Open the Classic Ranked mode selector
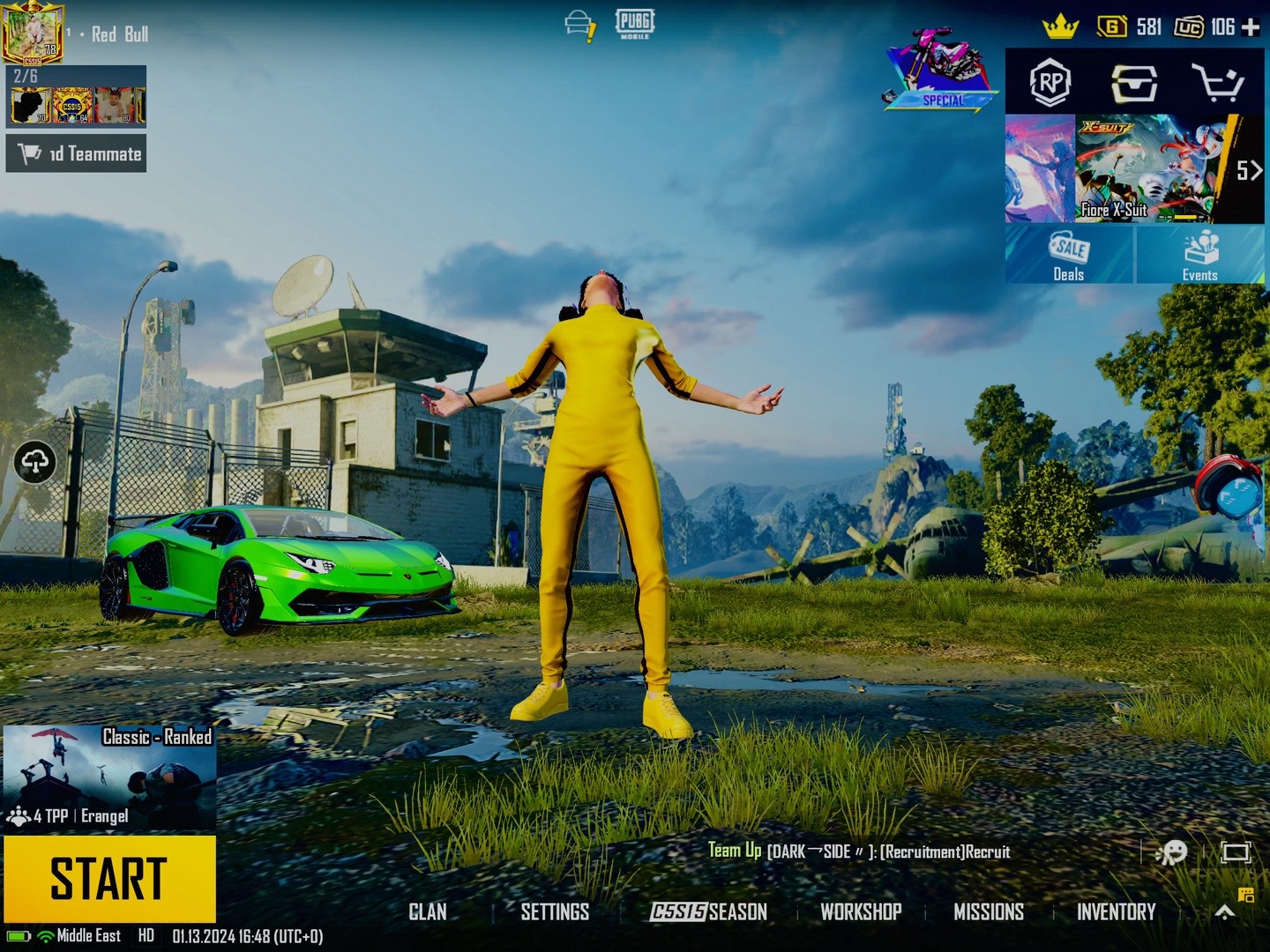 click(x=110, y=777)
